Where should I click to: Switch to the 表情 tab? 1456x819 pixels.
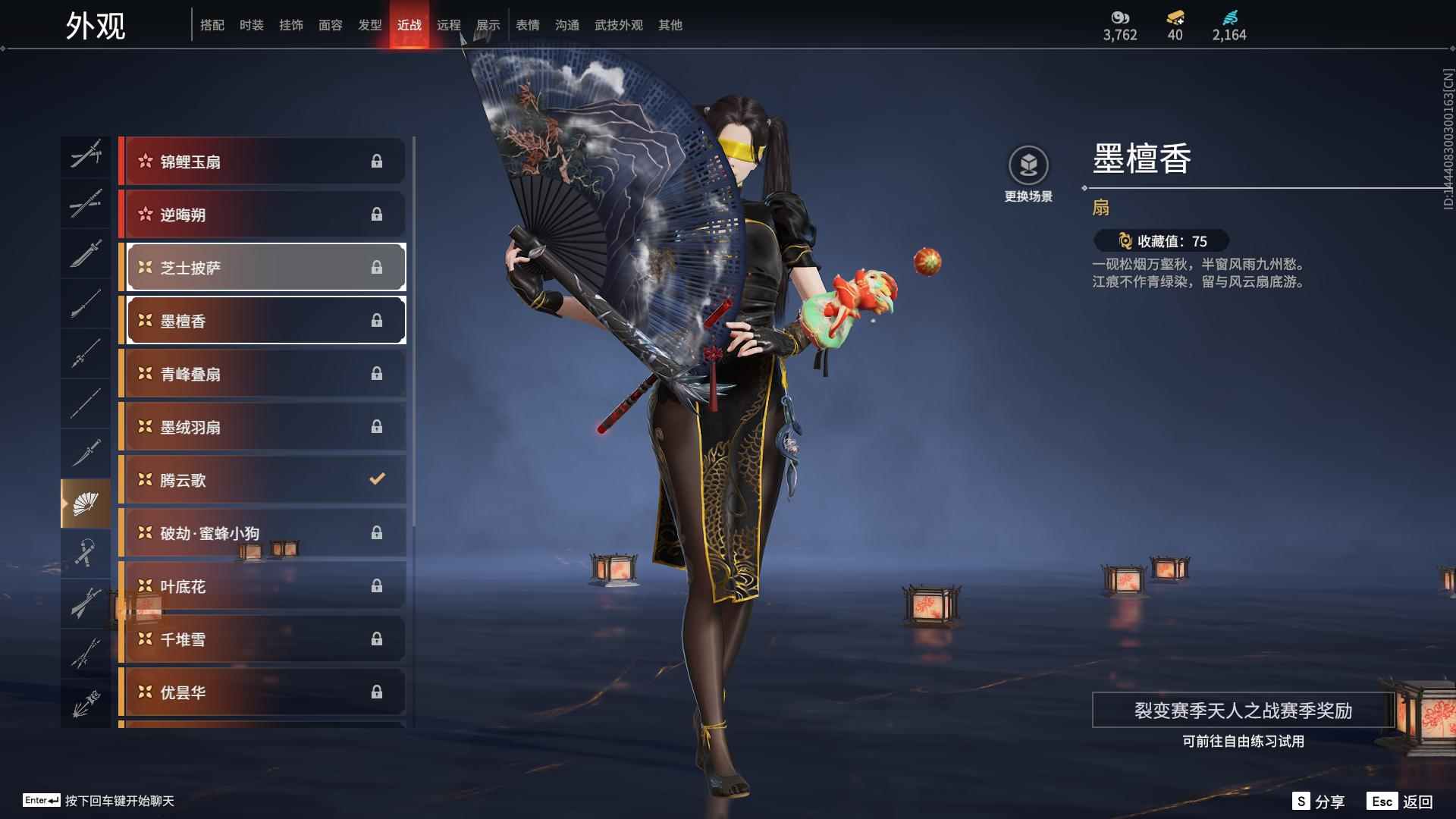[527, 24]
